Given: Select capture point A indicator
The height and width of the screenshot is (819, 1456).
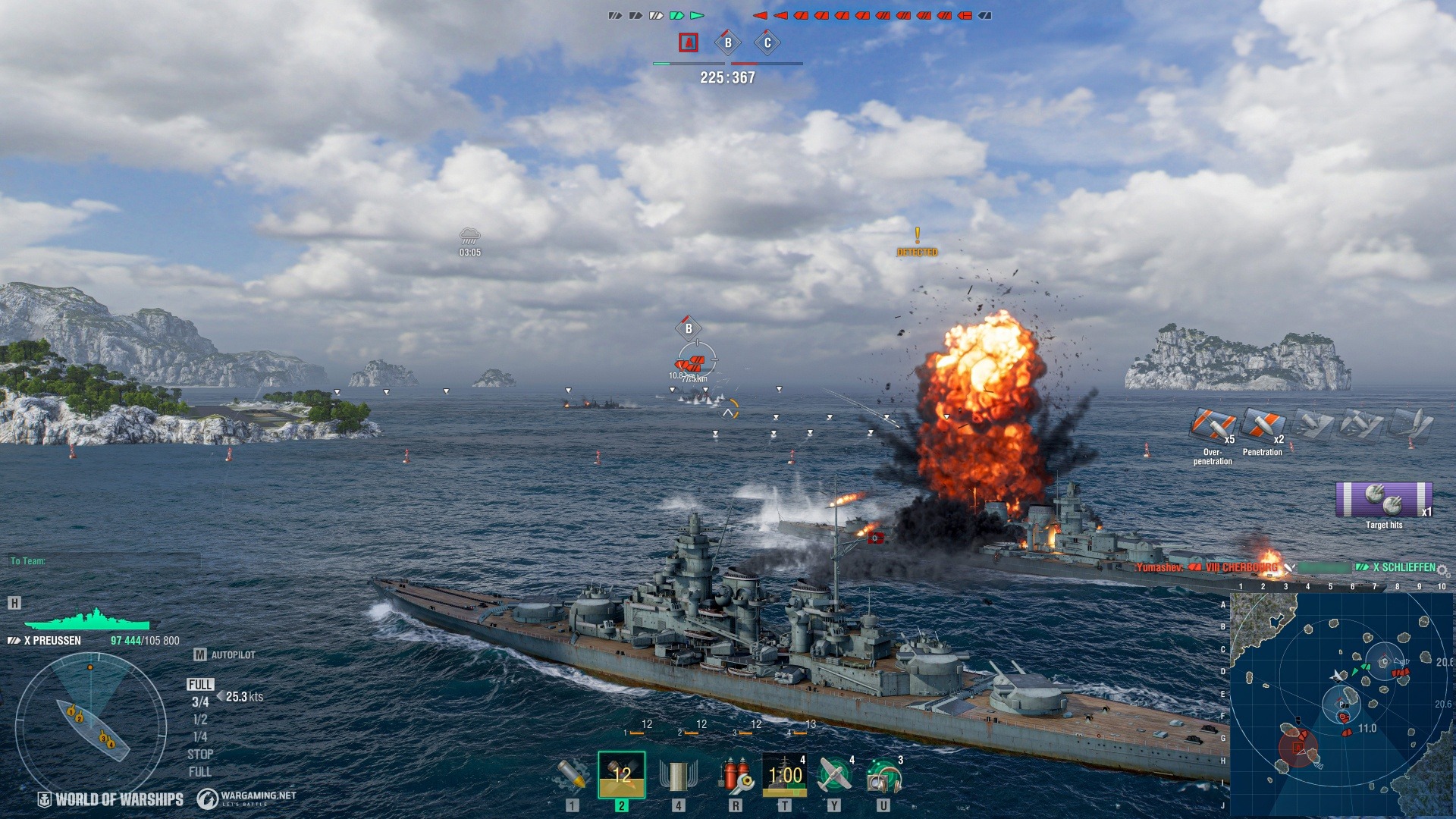Looking at the screenshot, I should 689,42.
